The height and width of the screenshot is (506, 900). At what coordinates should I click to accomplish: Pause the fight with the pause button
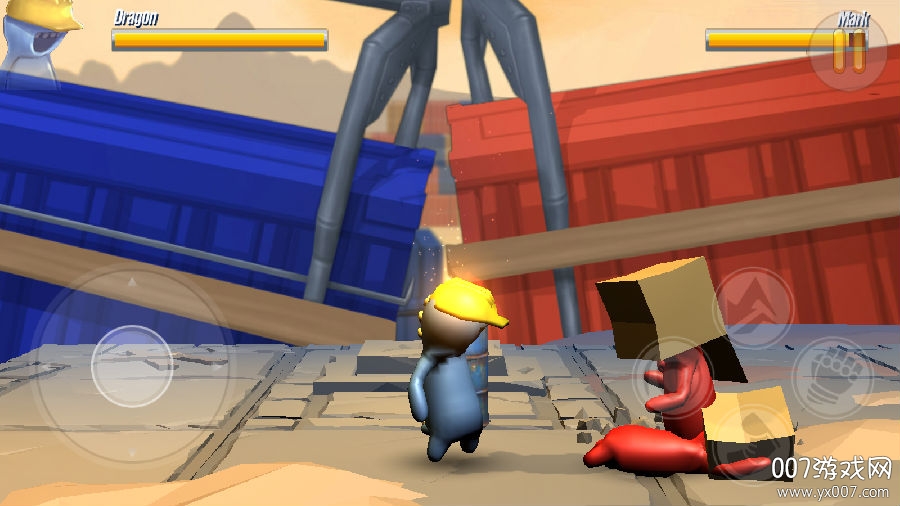(849, 51)
